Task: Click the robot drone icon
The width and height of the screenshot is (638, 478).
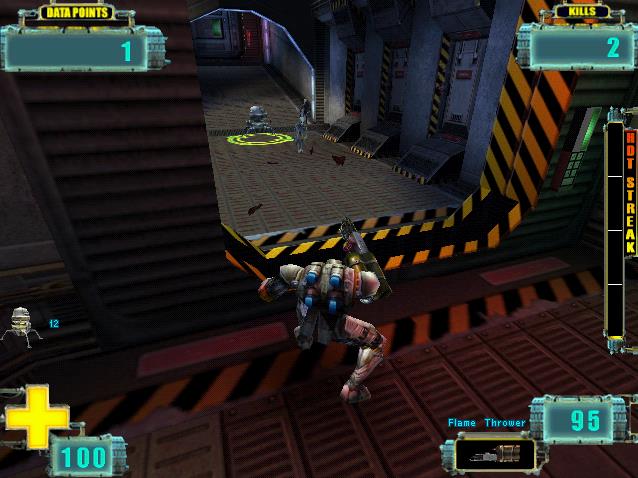Action: click(21, 325)
